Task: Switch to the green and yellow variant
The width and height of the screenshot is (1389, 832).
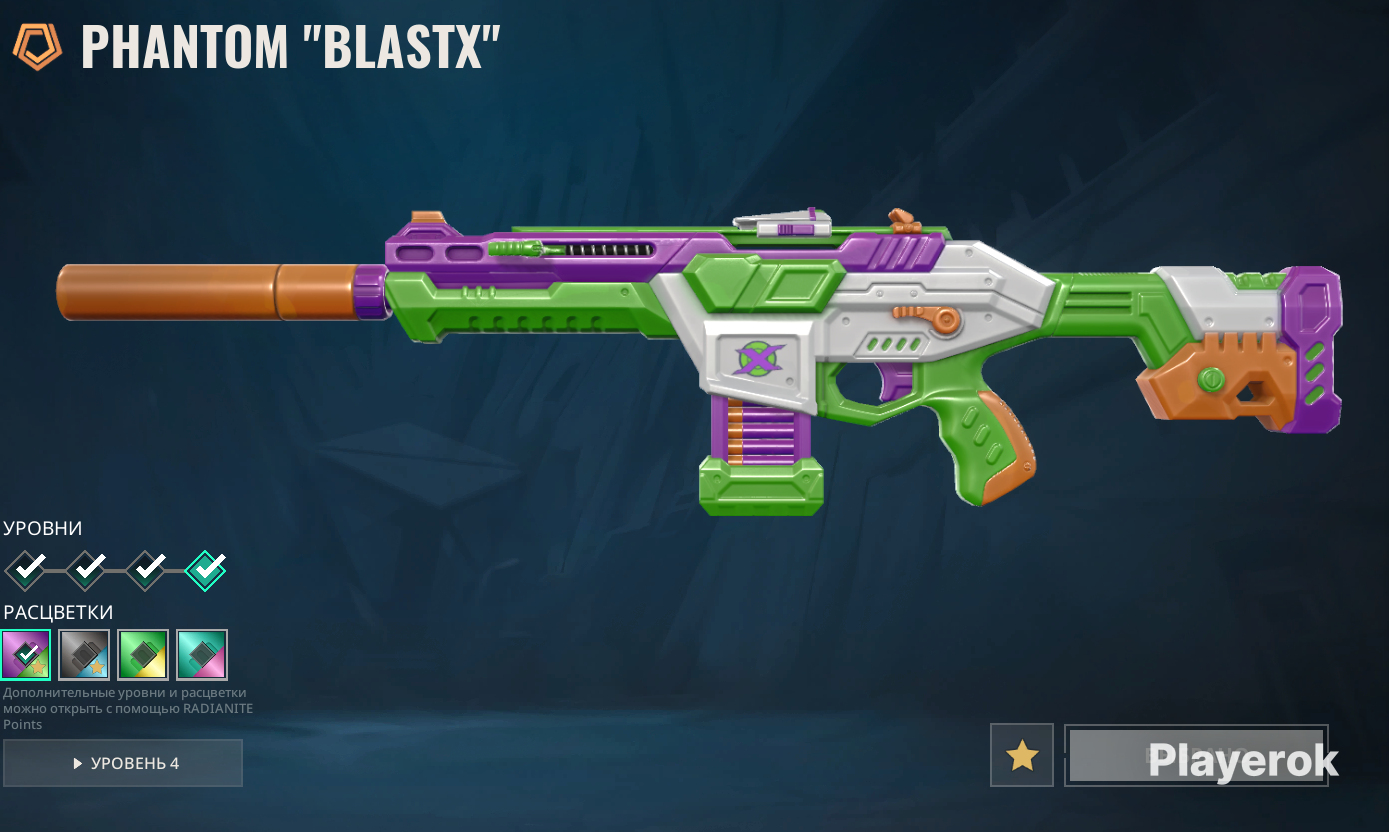Action: pos(143,655)
